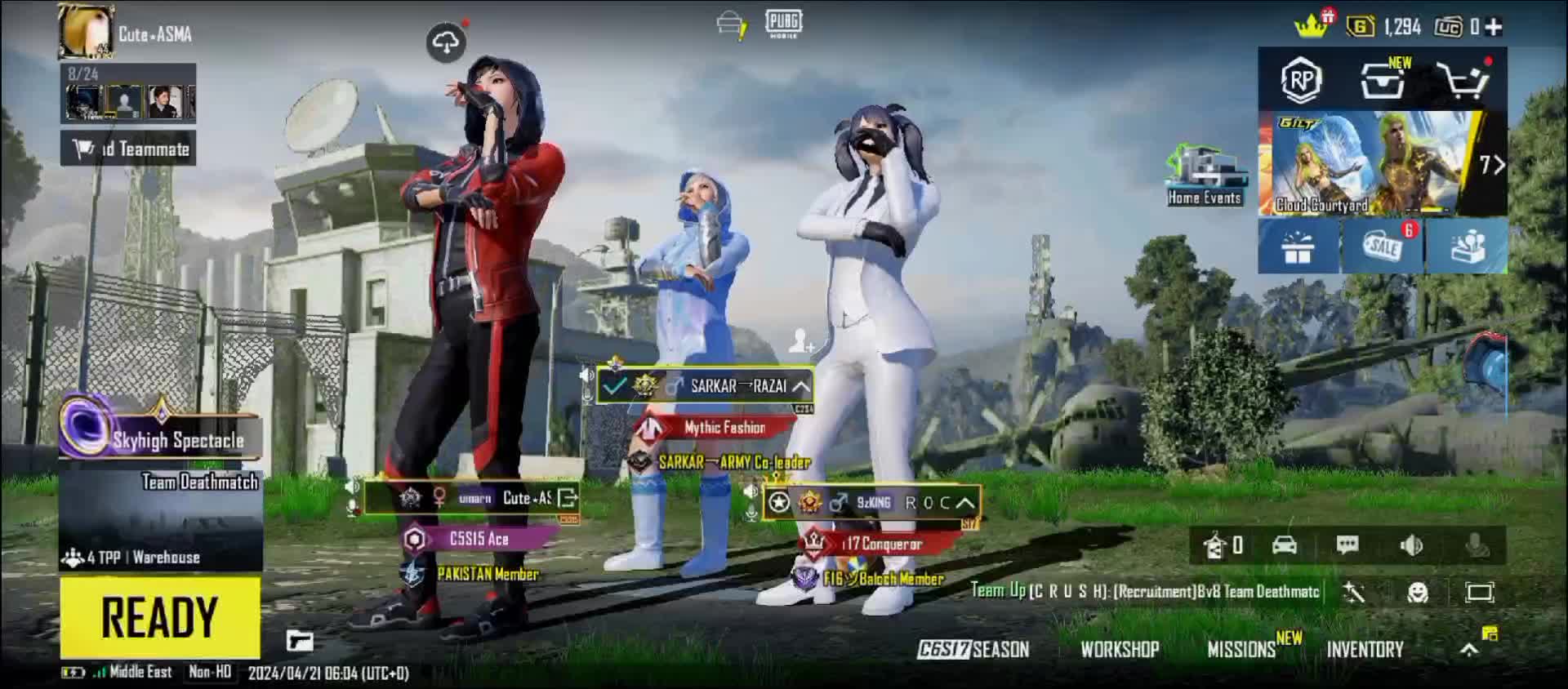The image size is (1568, 689).
Task: Open Home Events
Action: (1205, 176)
